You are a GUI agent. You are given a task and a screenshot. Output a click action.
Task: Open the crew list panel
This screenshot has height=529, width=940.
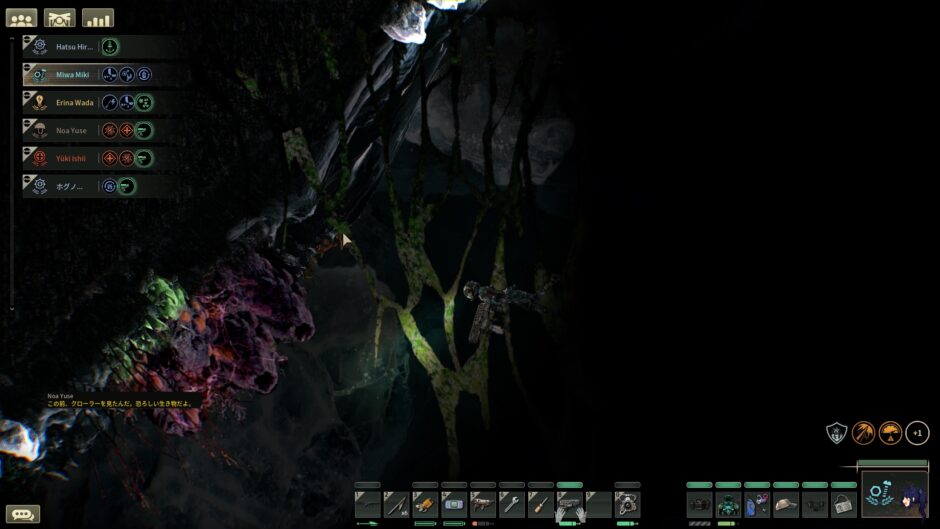click(x=21, y=18)
